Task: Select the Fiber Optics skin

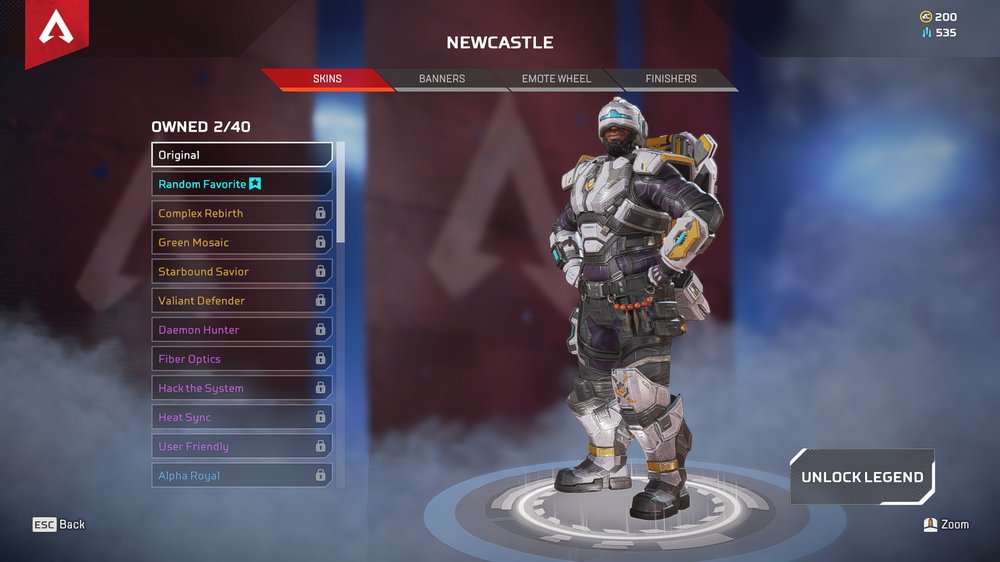Action: 242,359
